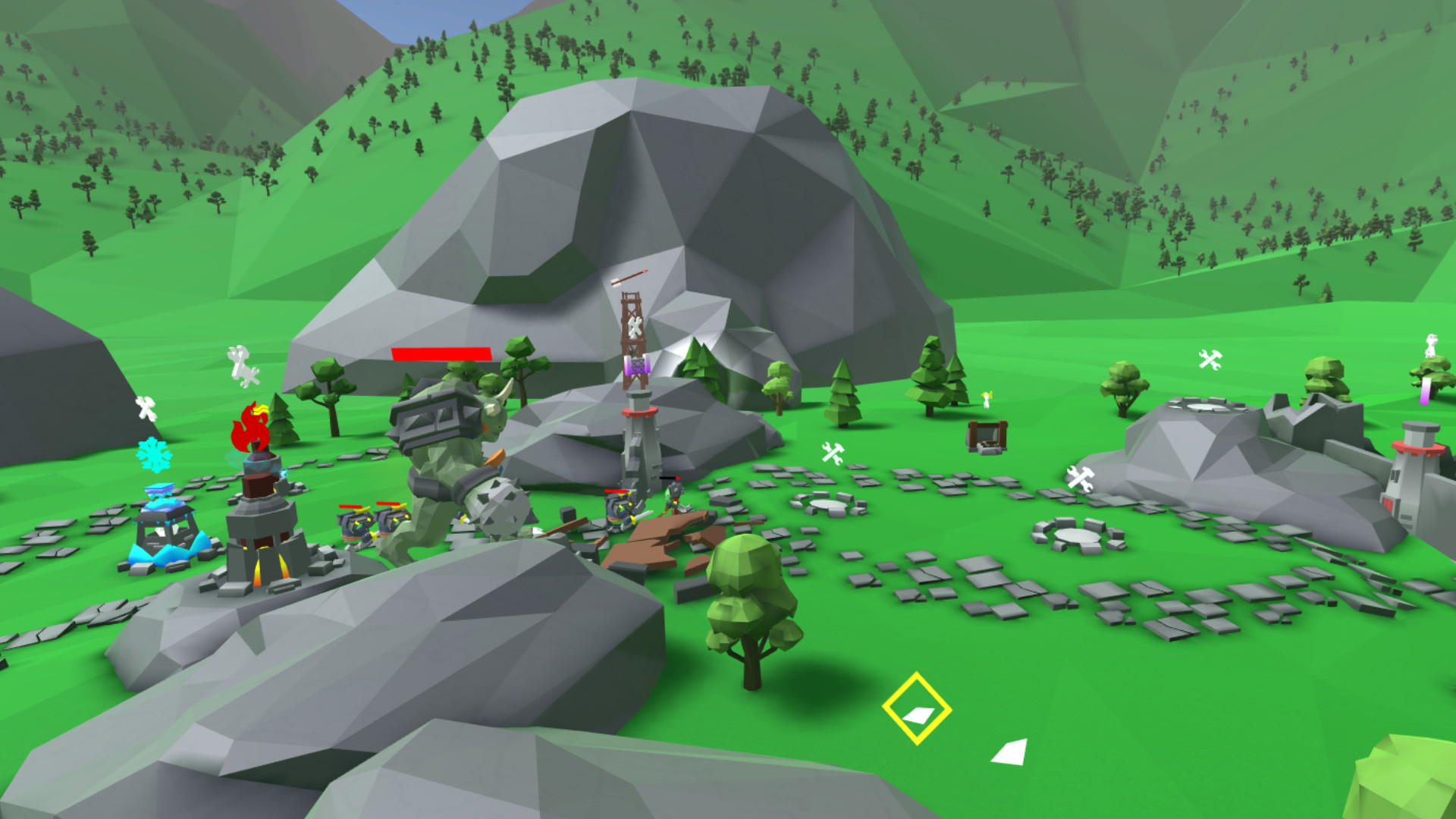The image size is (1456, 819).
Task: Click the wooden well structure in the clearing
Action: 986,438
